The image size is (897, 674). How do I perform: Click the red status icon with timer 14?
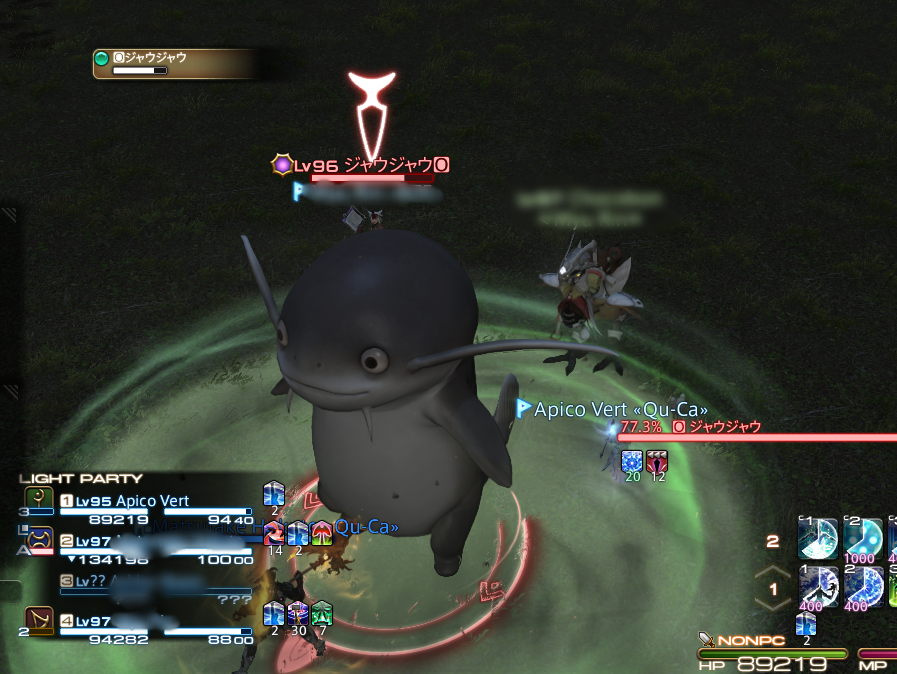(275, 533)
